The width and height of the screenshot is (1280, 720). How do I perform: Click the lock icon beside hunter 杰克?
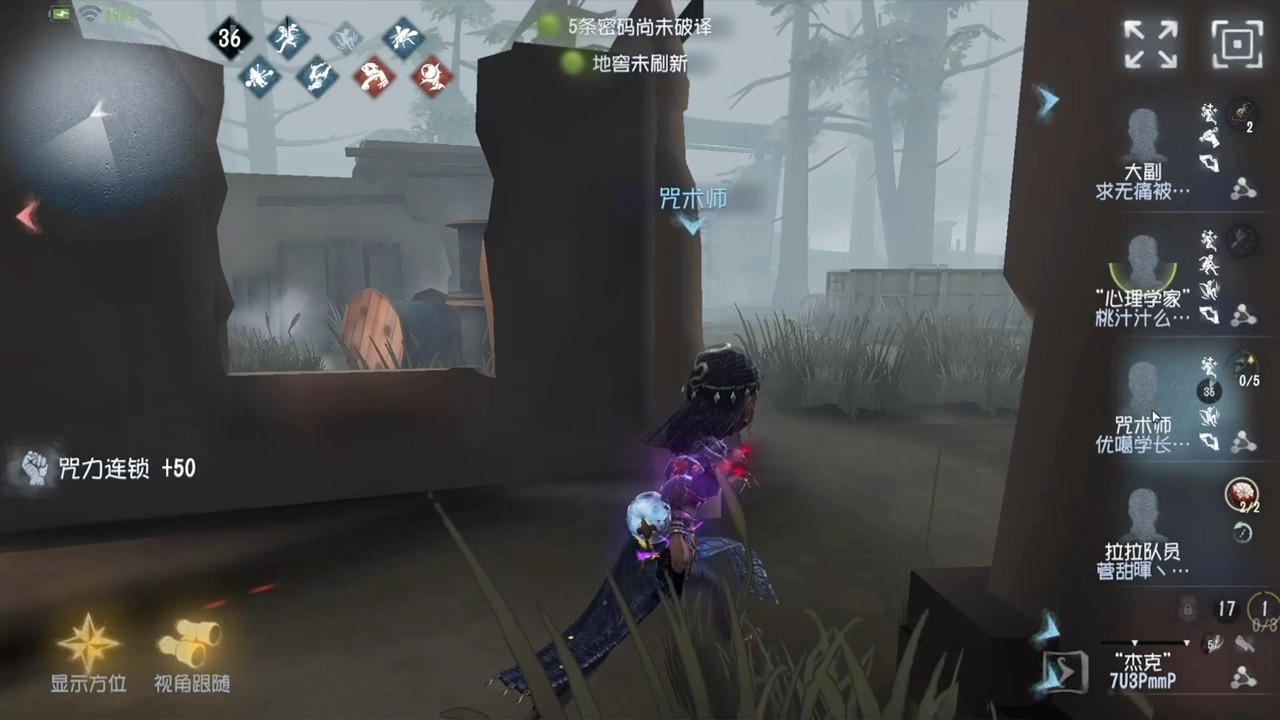point(1187,608)
